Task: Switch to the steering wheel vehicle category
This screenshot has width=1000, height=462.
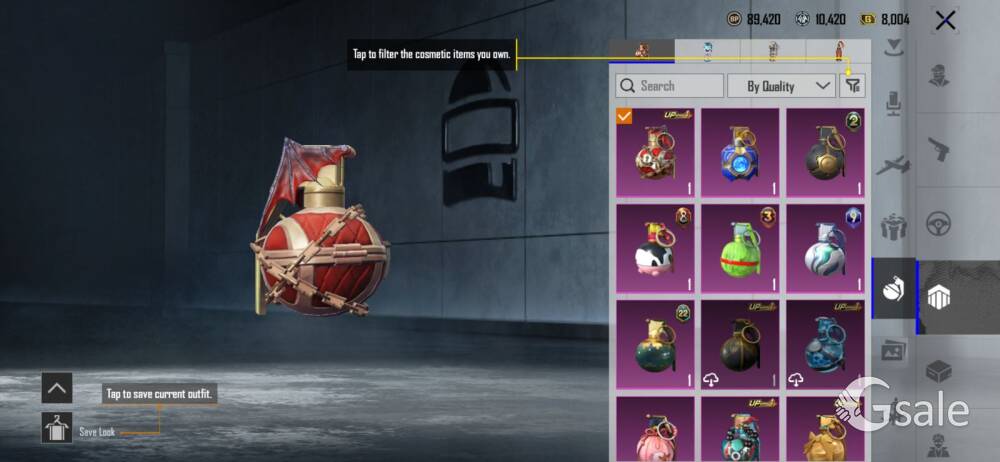Action: (x=939, y=223)
